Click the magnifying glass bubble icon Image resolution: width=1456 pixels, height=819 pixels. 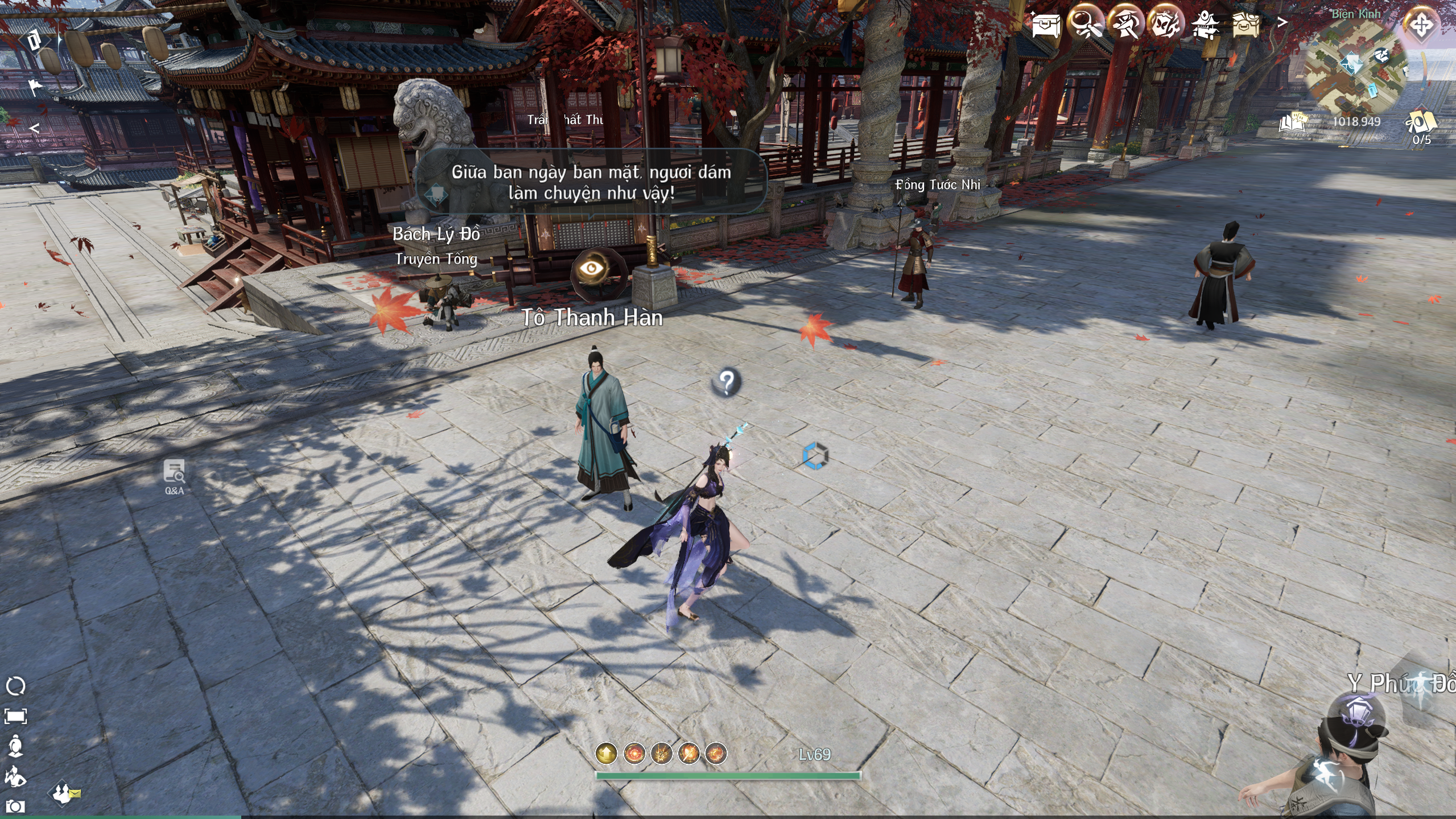point(1086,24)
